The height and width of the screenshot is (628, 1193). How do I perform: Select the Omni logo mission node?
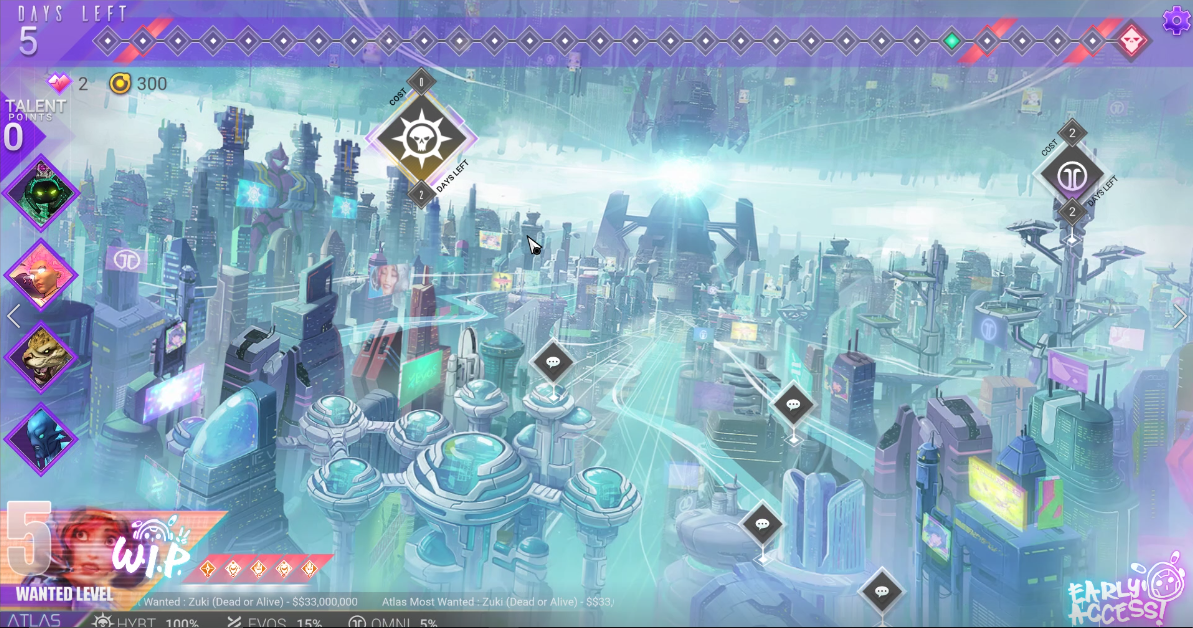tap(1071, 173)
